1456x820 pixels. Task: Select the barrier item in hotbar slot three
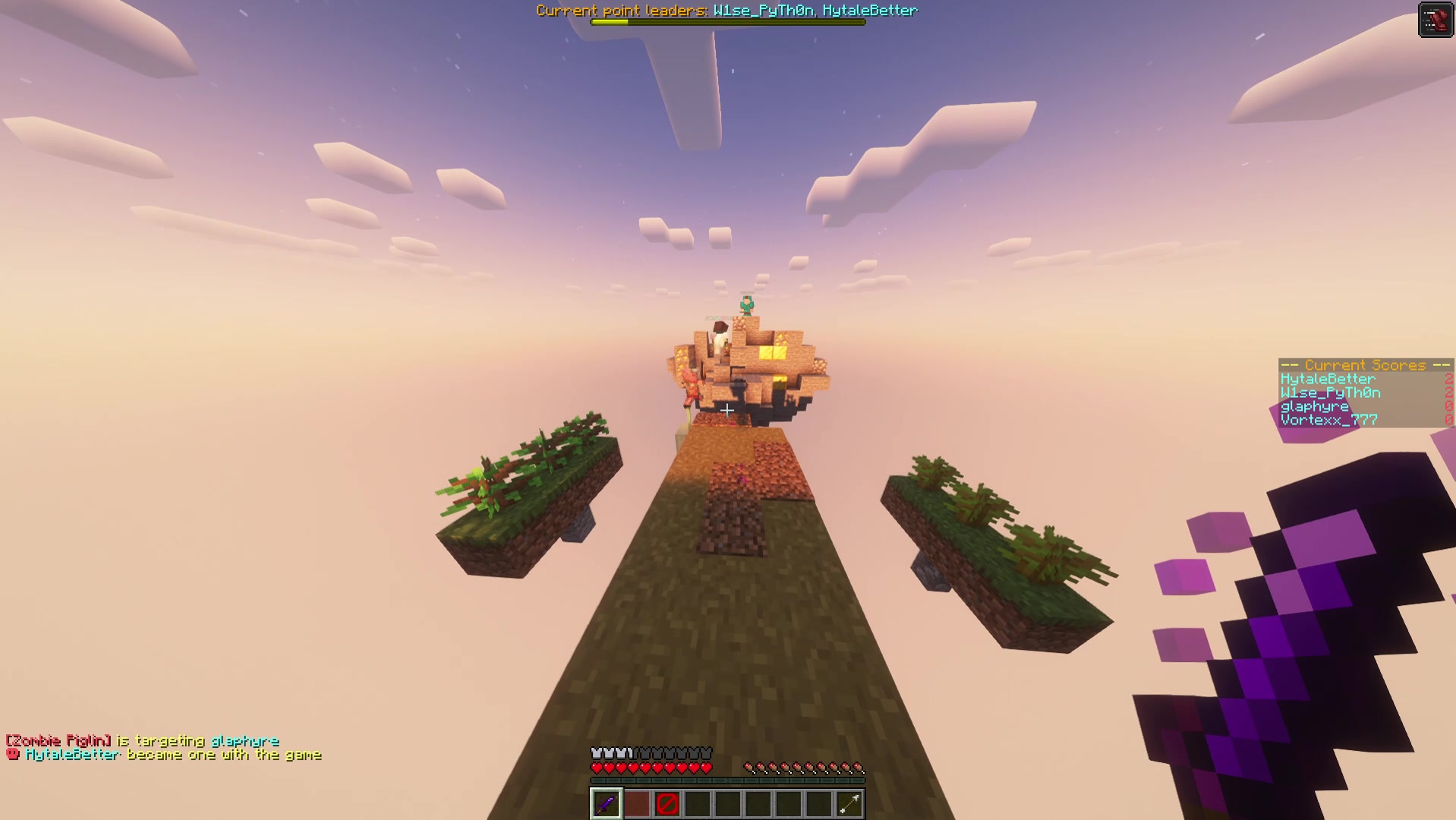(x=667, y=804)
